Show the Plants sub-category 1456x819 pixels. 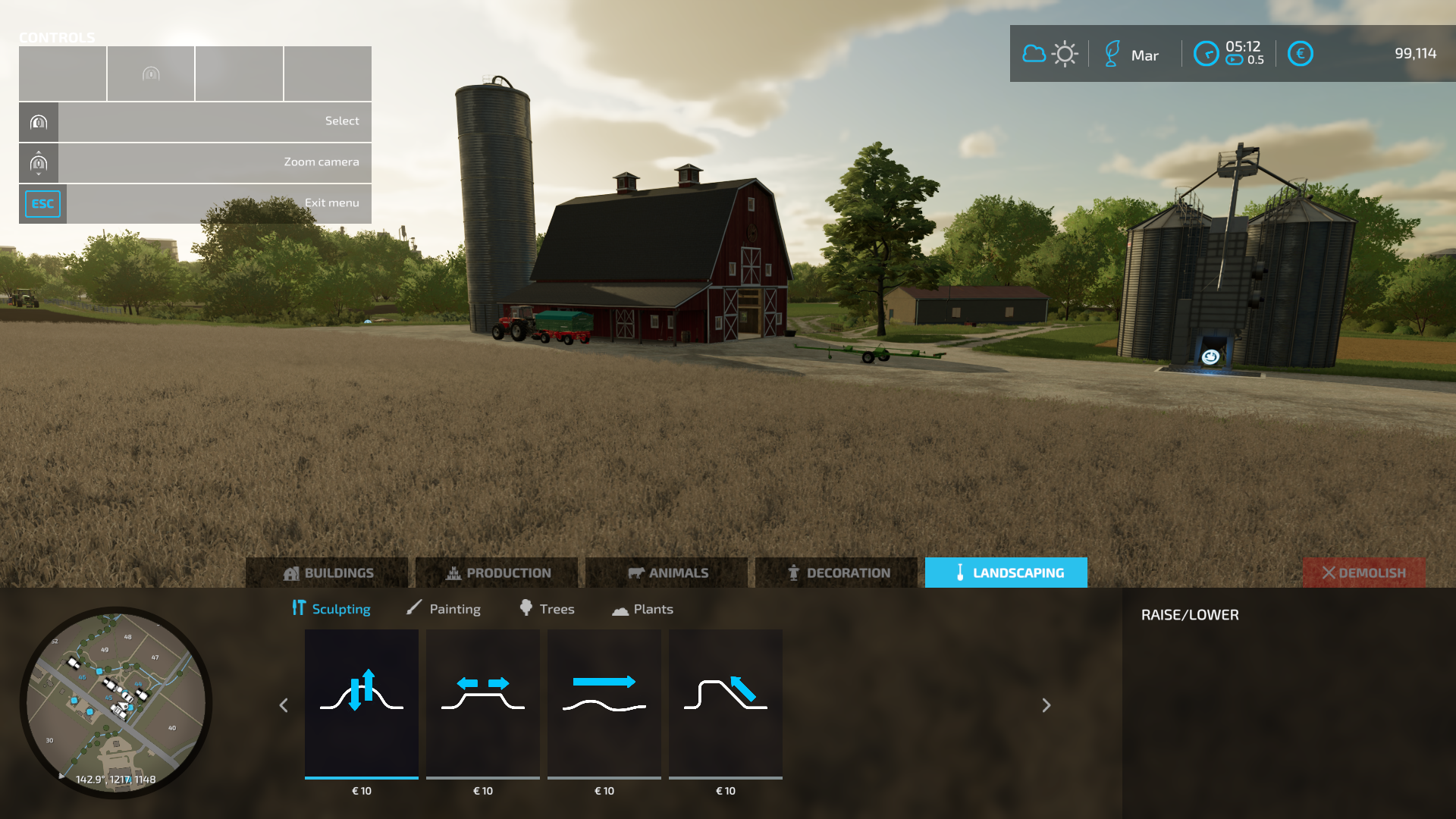tap(642, 609)
